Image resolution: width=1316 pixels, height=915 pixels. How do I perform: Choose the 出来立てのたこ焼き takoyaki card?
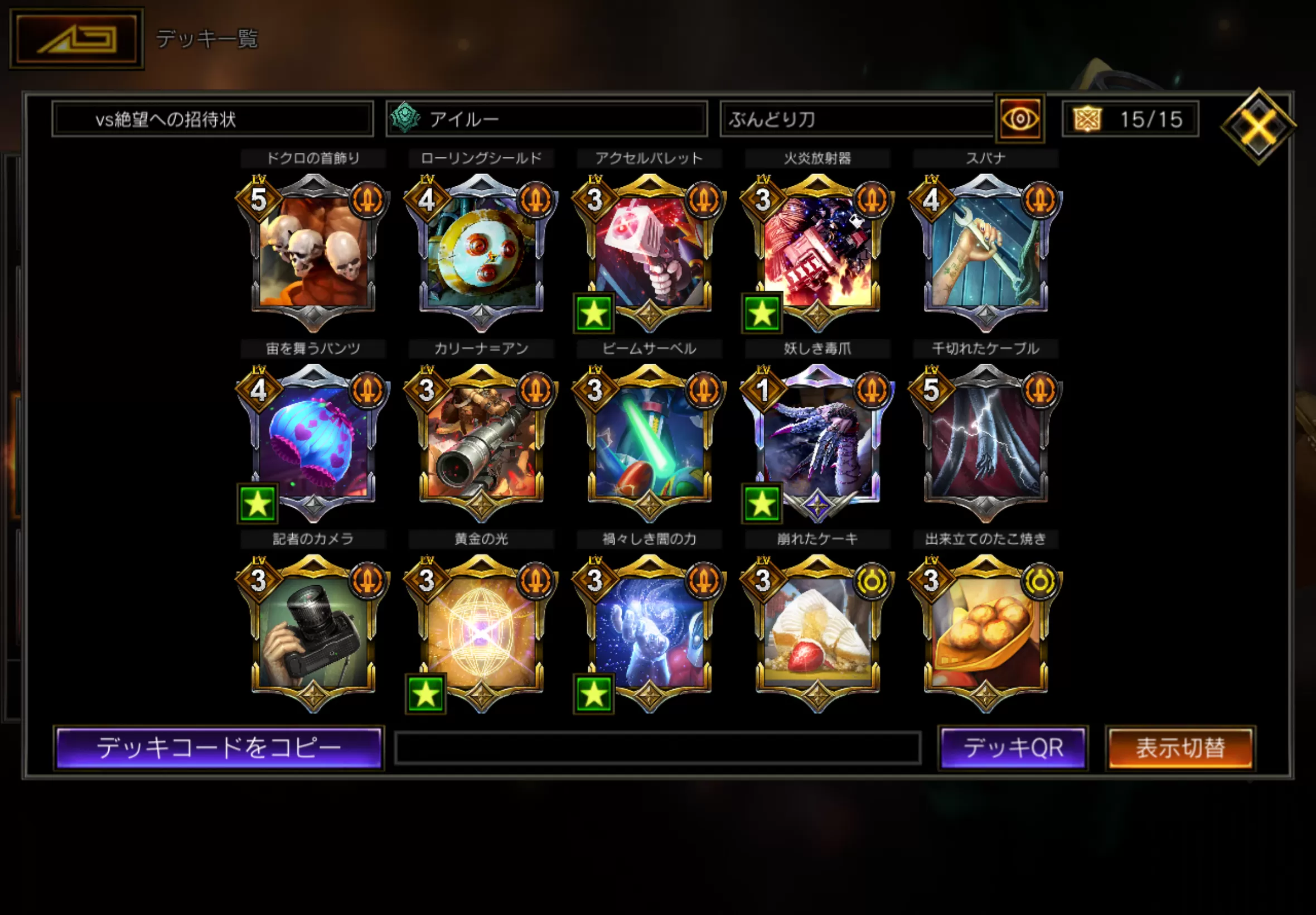[x=985, y=633]
